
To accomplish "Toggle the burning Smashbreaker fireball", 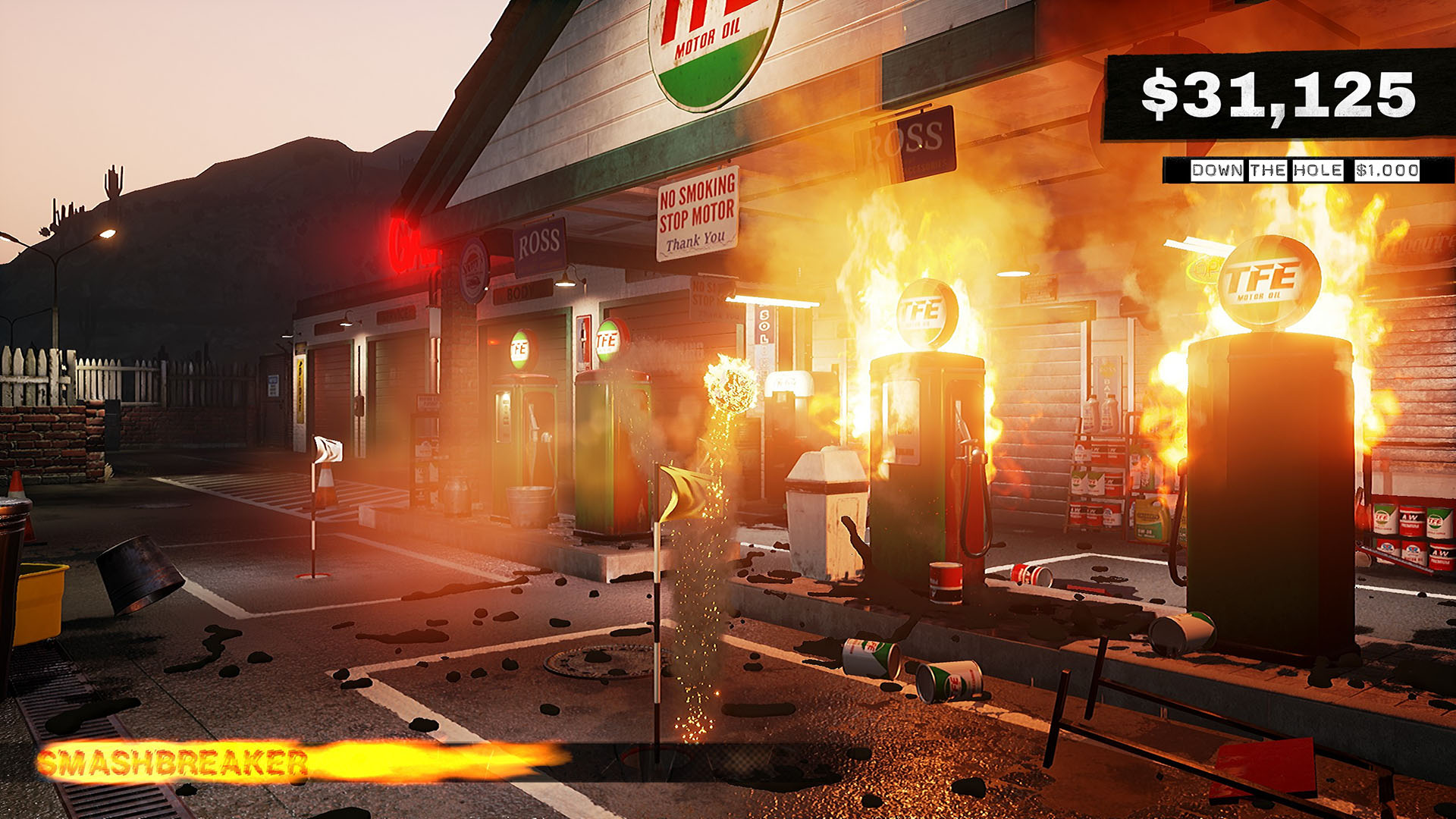I will click(730, 387).
